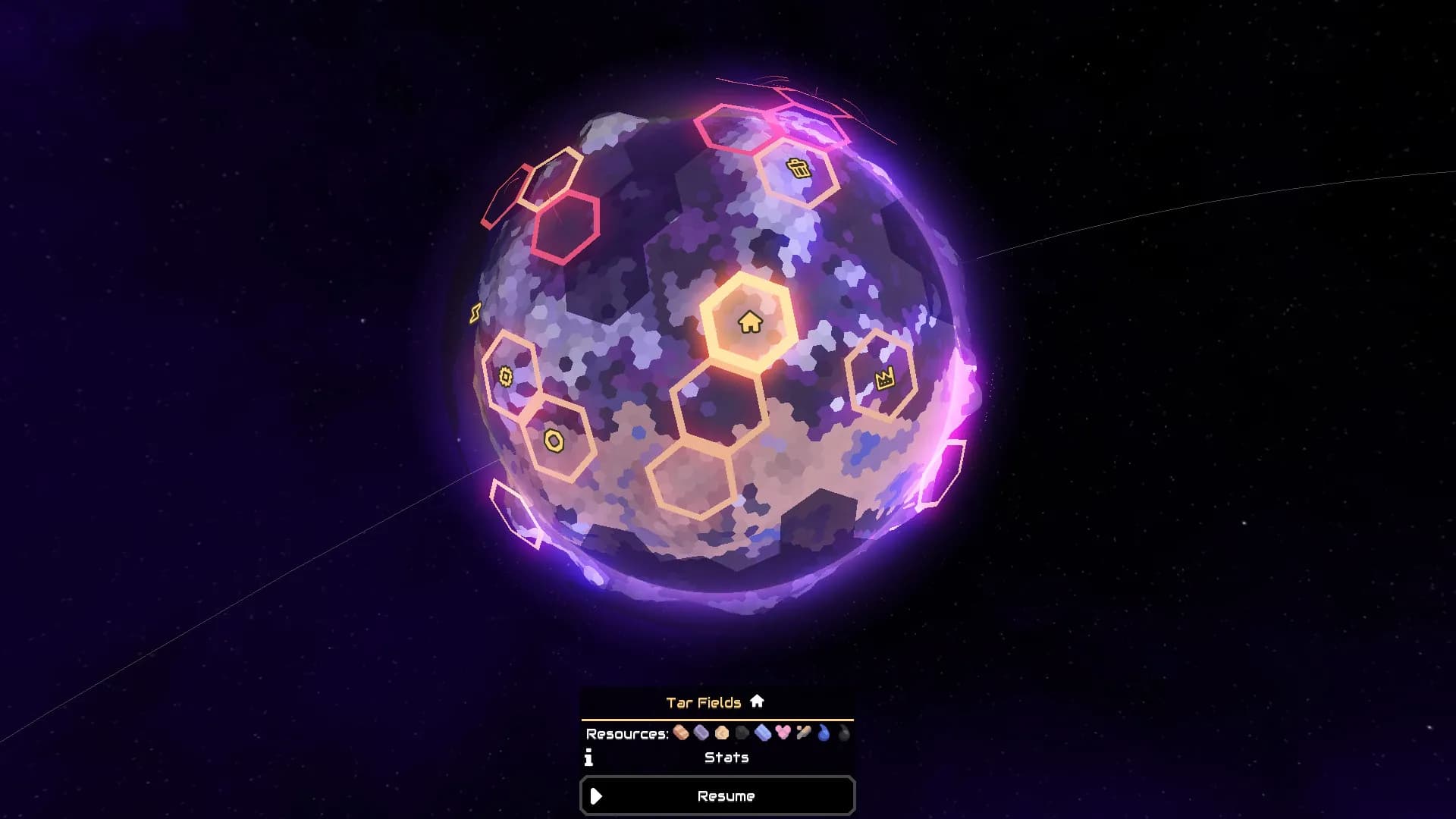Select the gear icon hex tile
1456x819 pixels.
coord(506,376)
